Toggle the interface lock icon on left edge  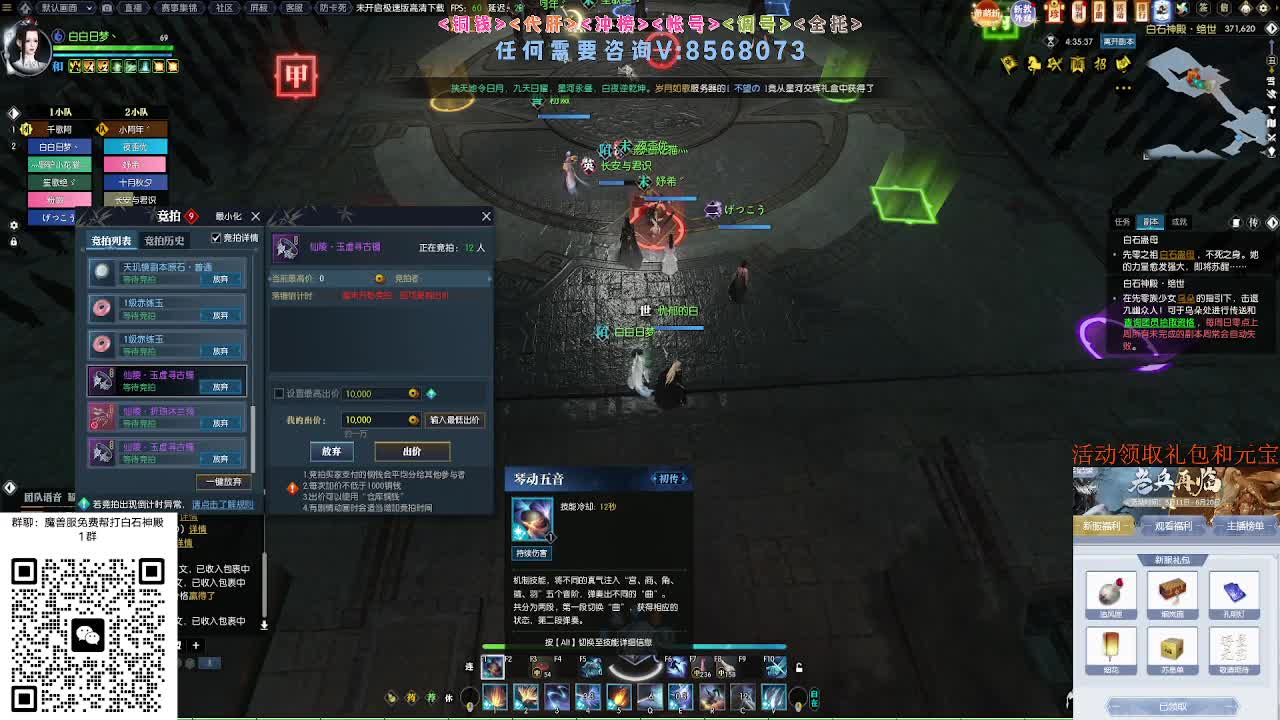click(x=13, y=242)
